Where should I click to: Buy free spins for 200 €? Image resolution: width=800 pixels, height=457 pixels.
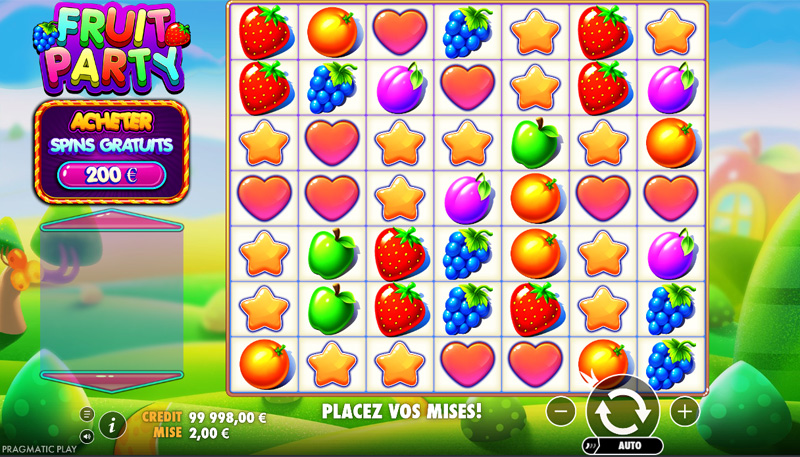click(x=111, y=175)
